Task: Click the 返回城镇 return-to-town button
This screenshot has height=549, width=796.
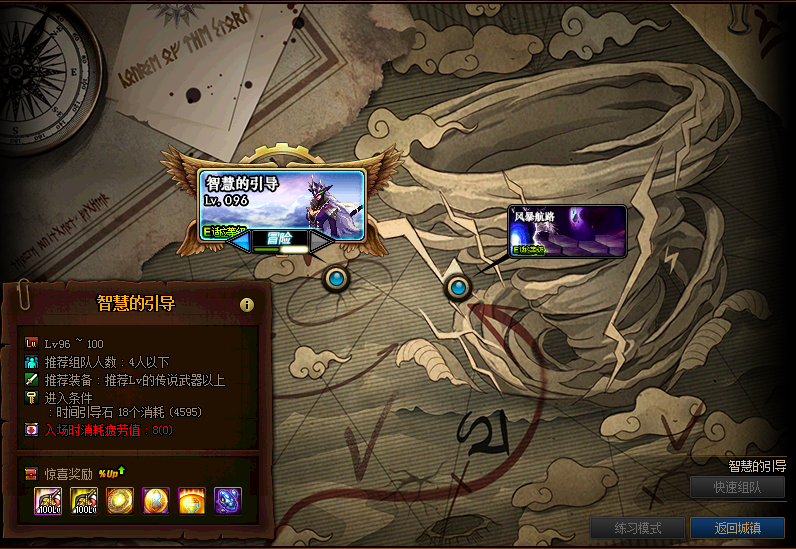Action: pyautogui.click(x=737, y=528)
